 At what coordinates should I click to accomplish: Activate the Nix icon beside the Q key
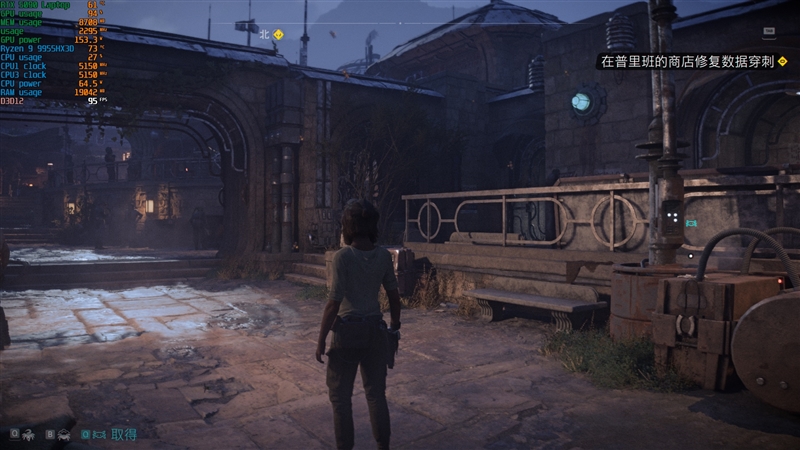click(x=30, y=434)
